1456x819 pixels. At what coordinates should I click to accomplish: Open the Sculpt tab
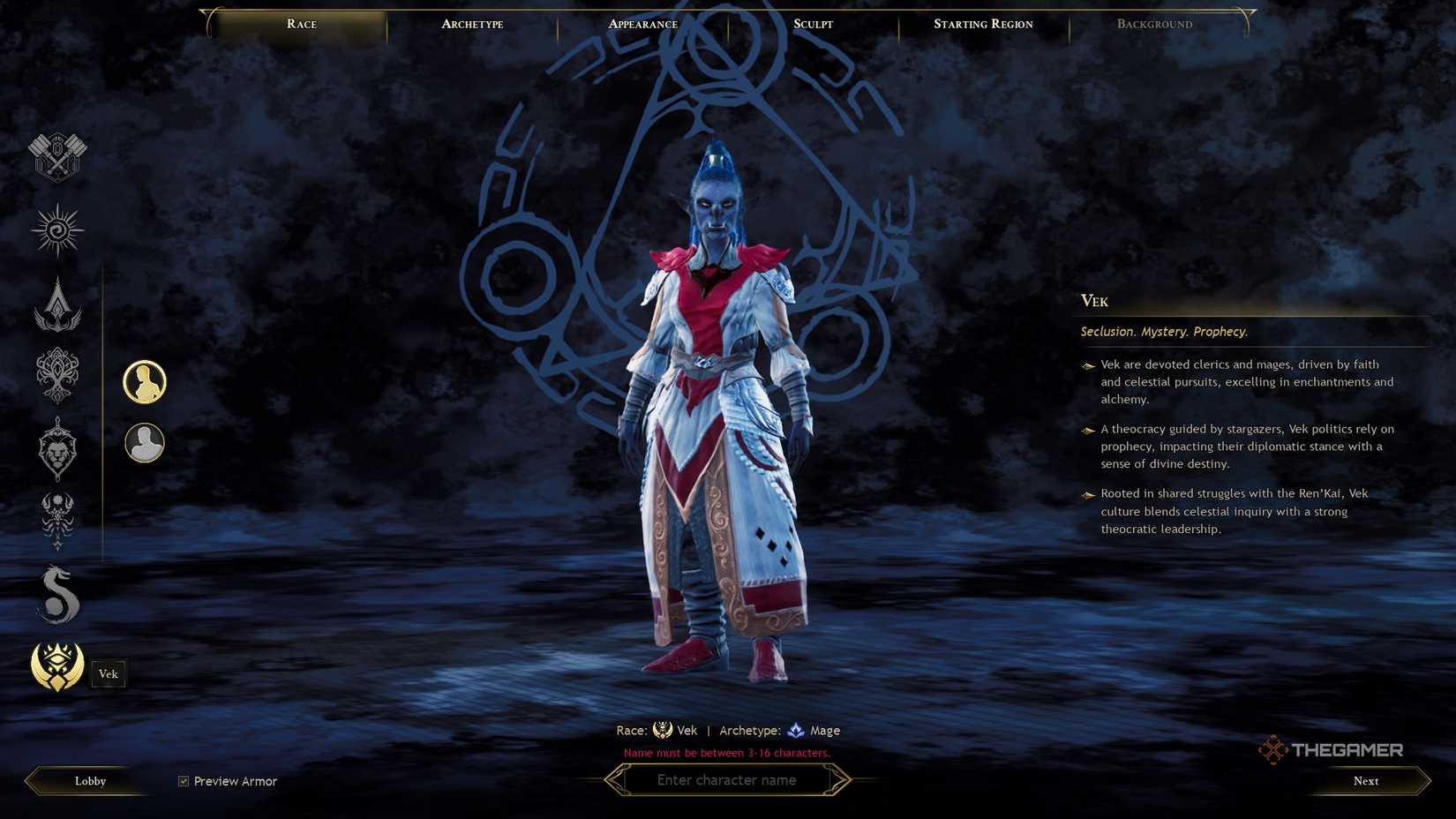click(x=811, y=24)
